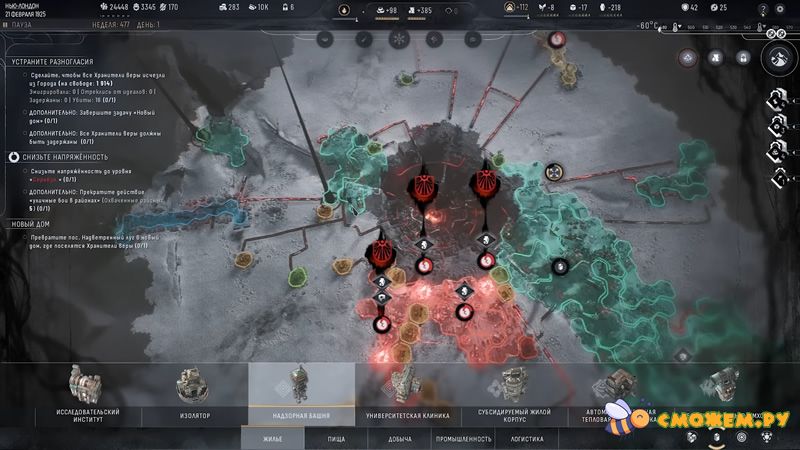Open the Пища category tab

(x=337, y=438)
